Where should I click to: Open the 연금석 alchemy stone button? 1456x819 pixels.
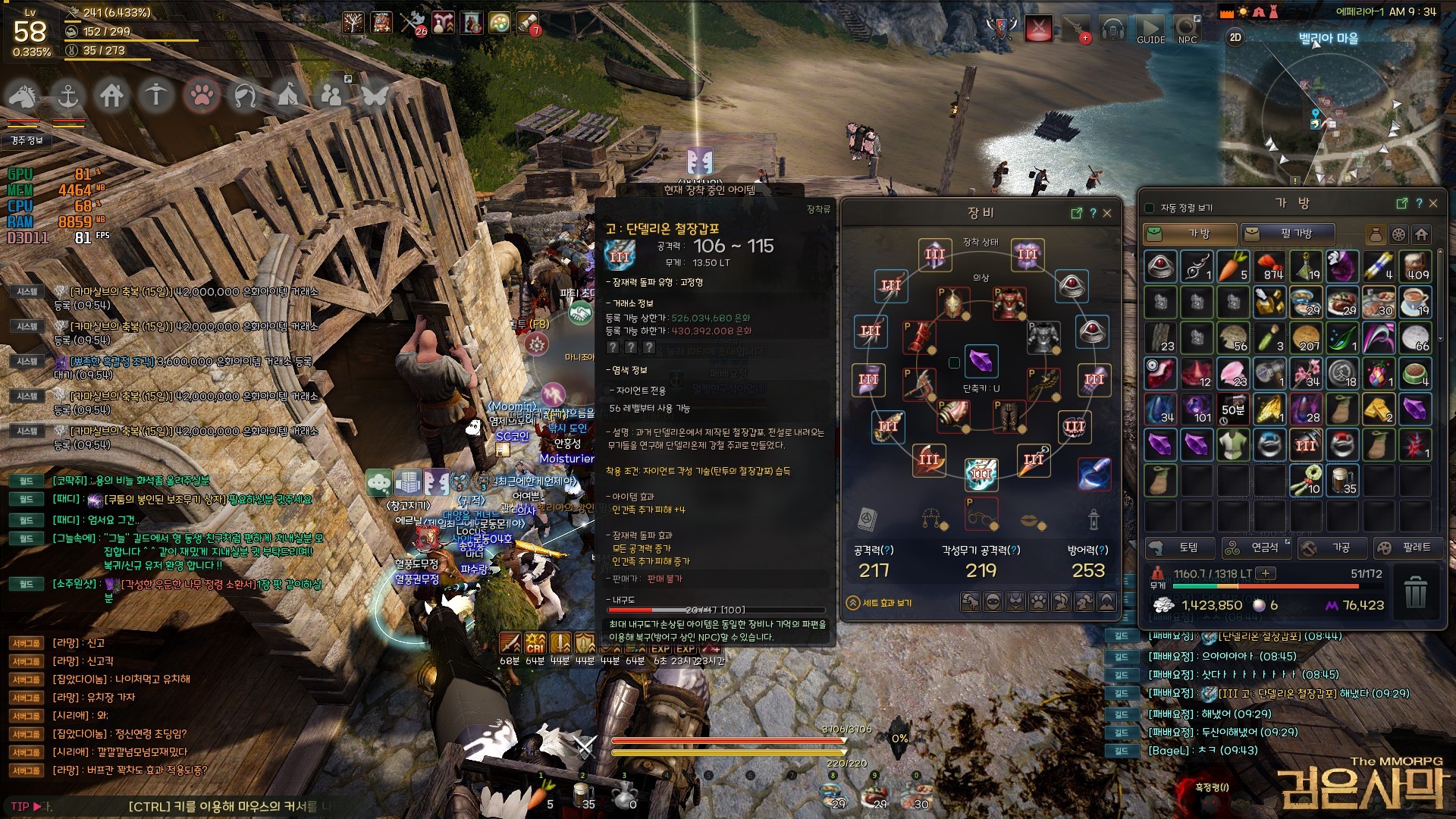pos(1256,548)
